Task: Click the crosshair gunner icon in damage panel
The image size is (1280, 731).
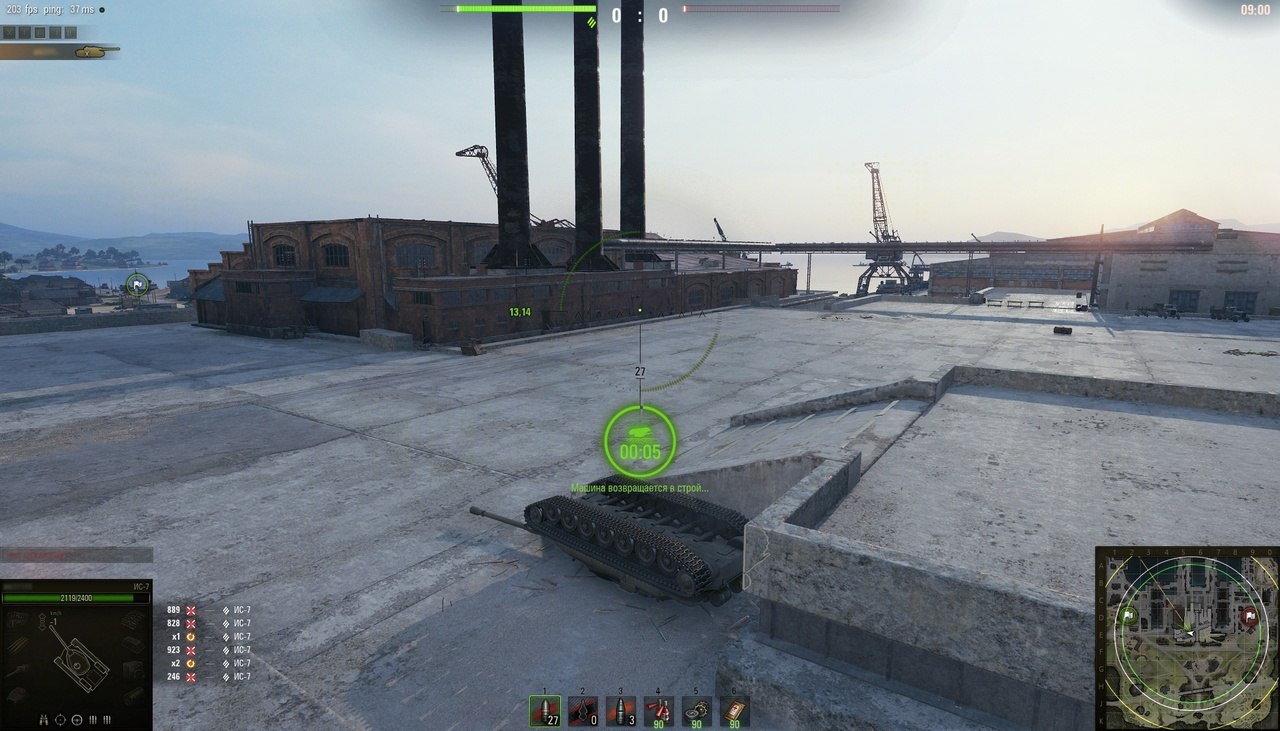Action: click(x=60, y=719)
